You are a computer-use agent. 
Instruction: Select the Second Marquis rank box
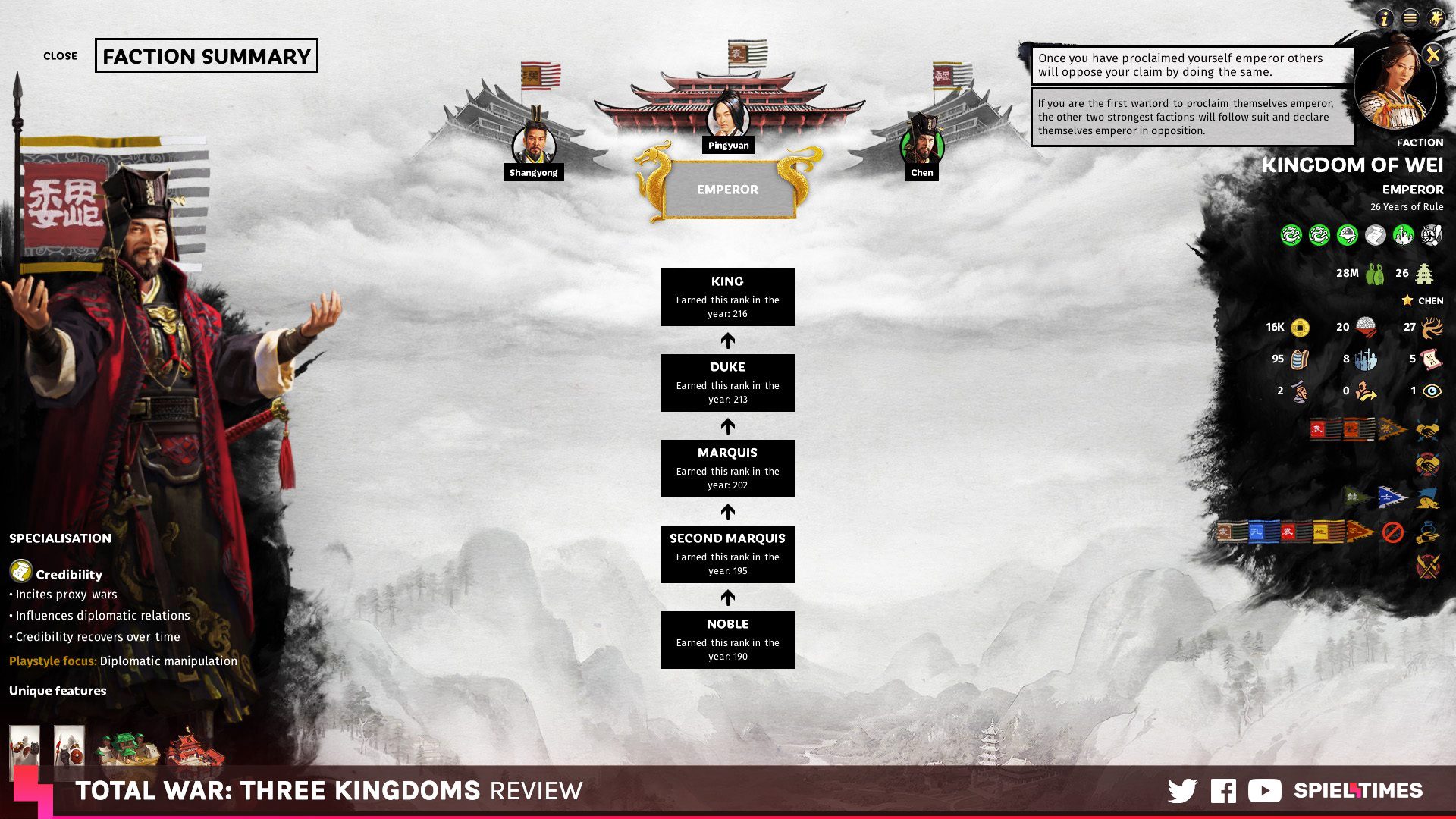[727, 554]
